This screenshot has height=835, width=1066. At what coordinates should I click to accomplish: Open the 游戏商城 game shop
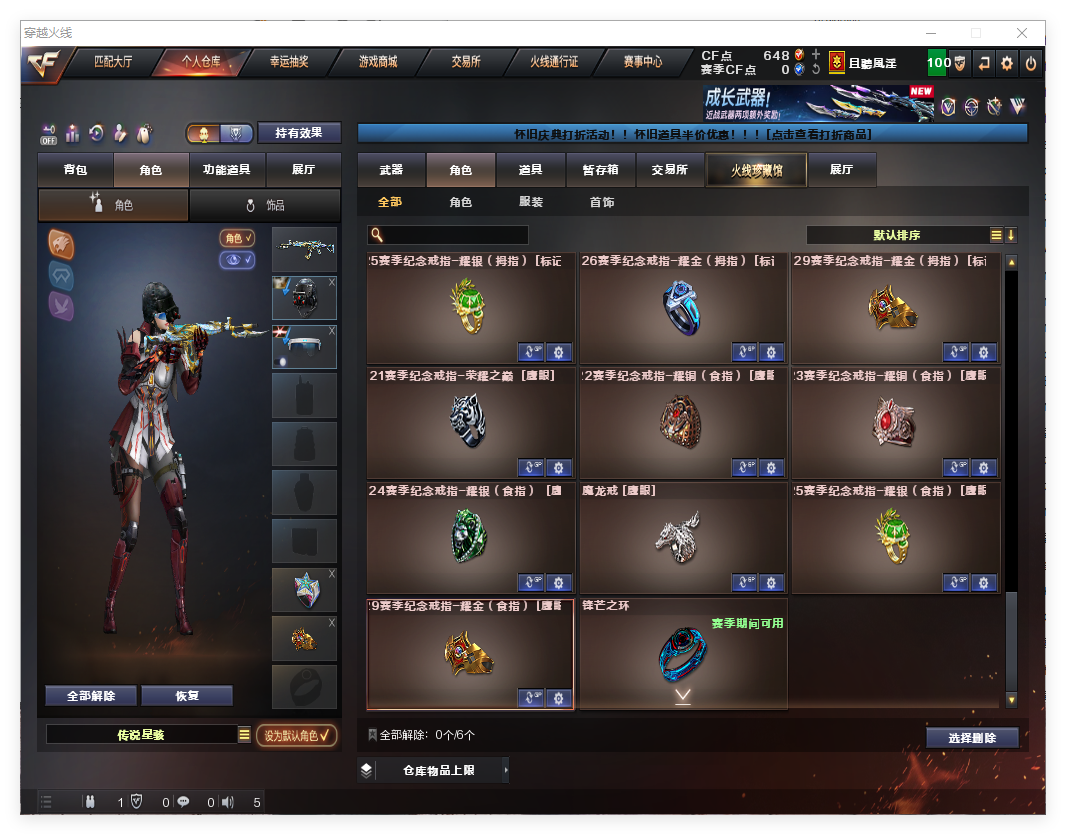pyautogui.click(x=378, y=62)
